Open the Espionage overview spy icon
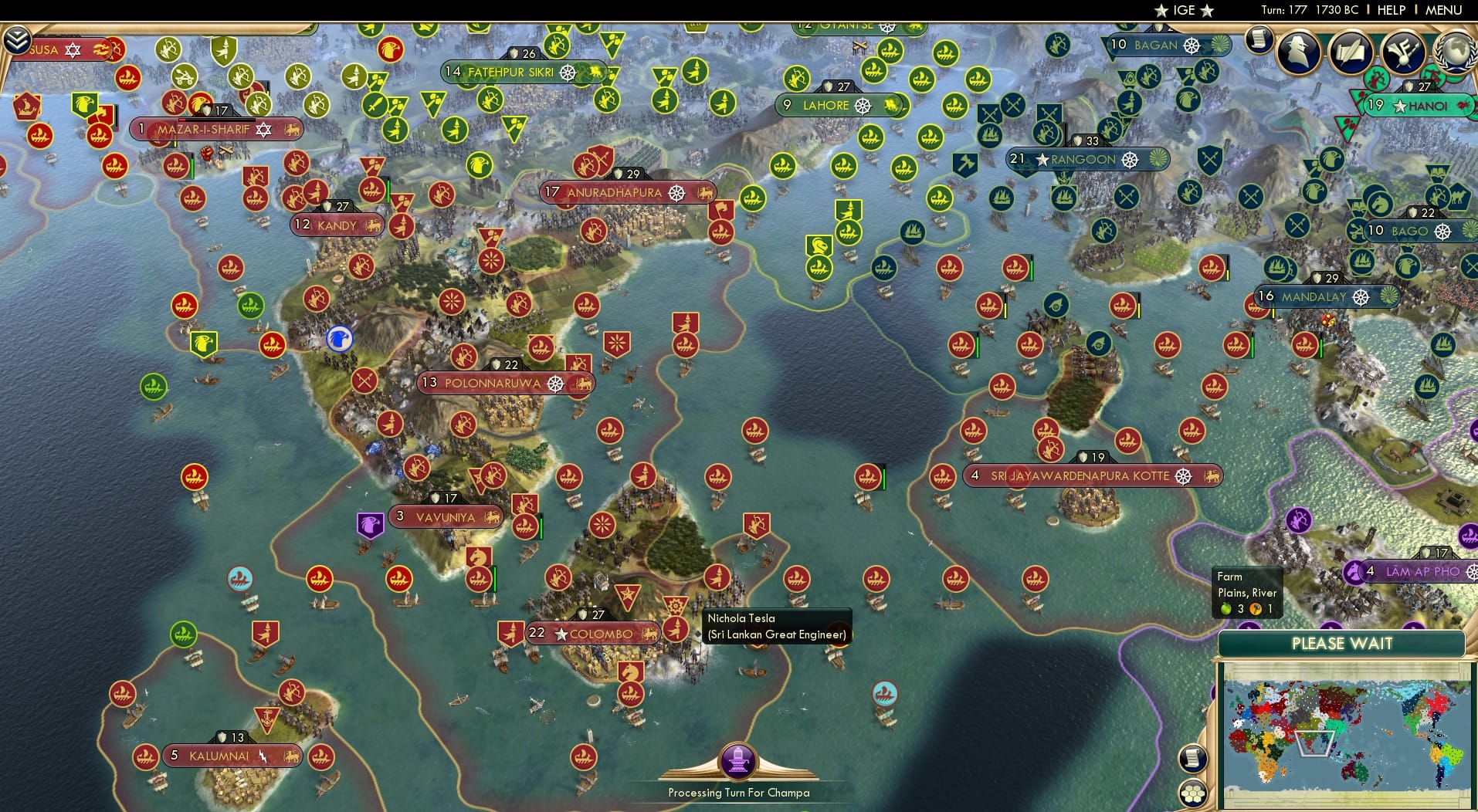The image size is (1478, 812). [x=1300, y=52]
